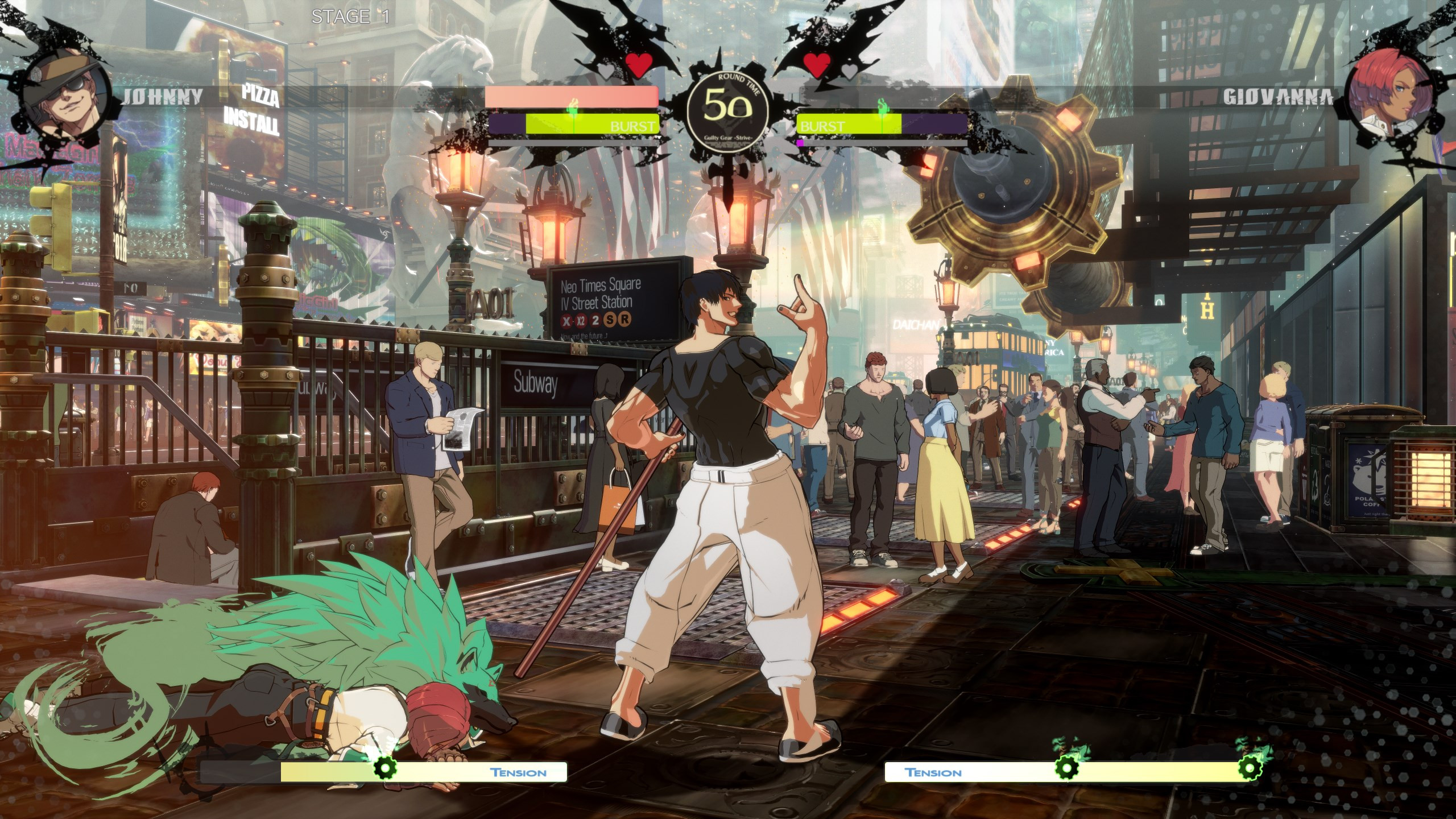Image resolution: width=1456 pixels, height=819 pixels.
Task: Select the X2 line icon on the station sign
Action: point(581,320)
